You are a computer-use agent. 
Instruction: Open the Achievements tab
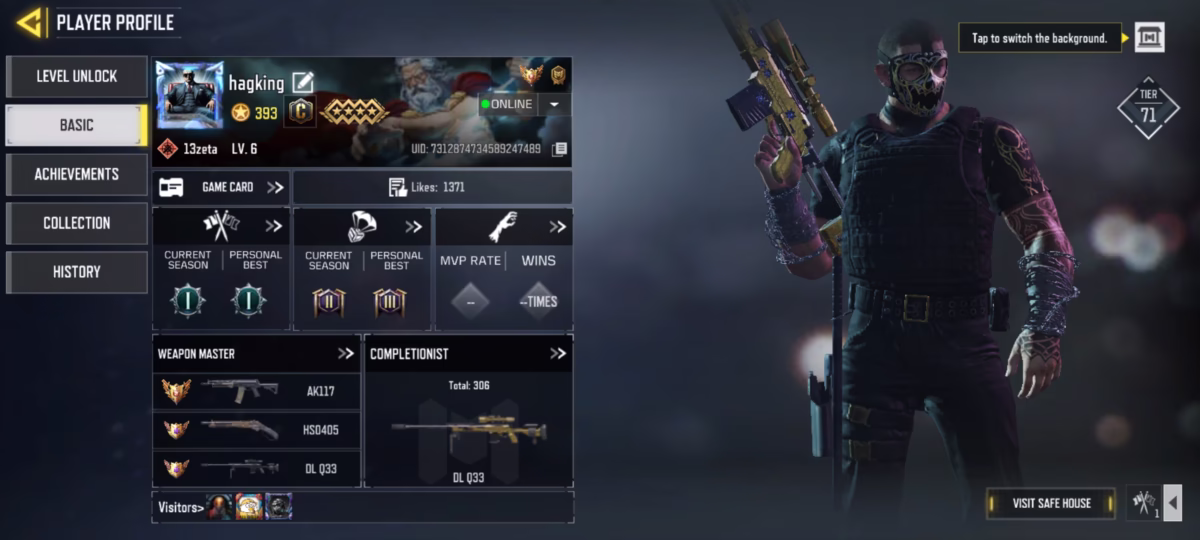[77, 174]
